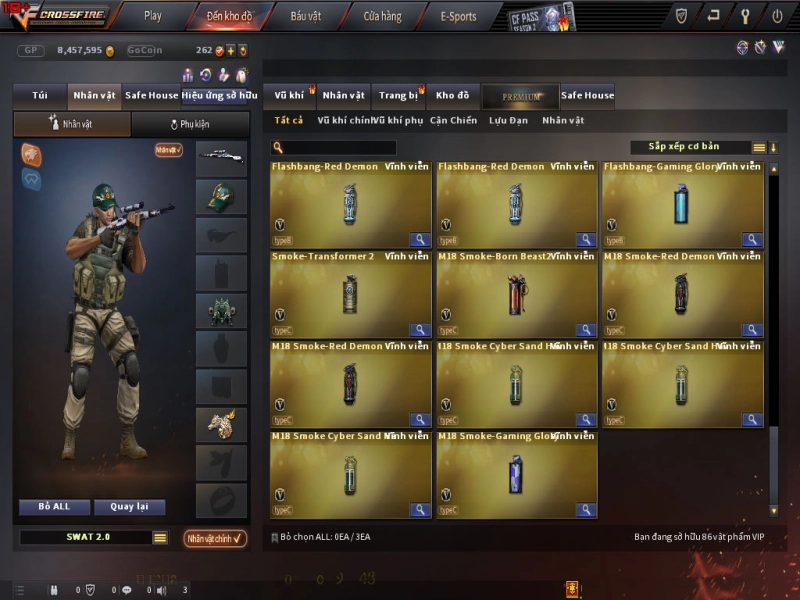
Task: Switch to the Phụ kiện sub-tab
Action: tap(189, 125)
